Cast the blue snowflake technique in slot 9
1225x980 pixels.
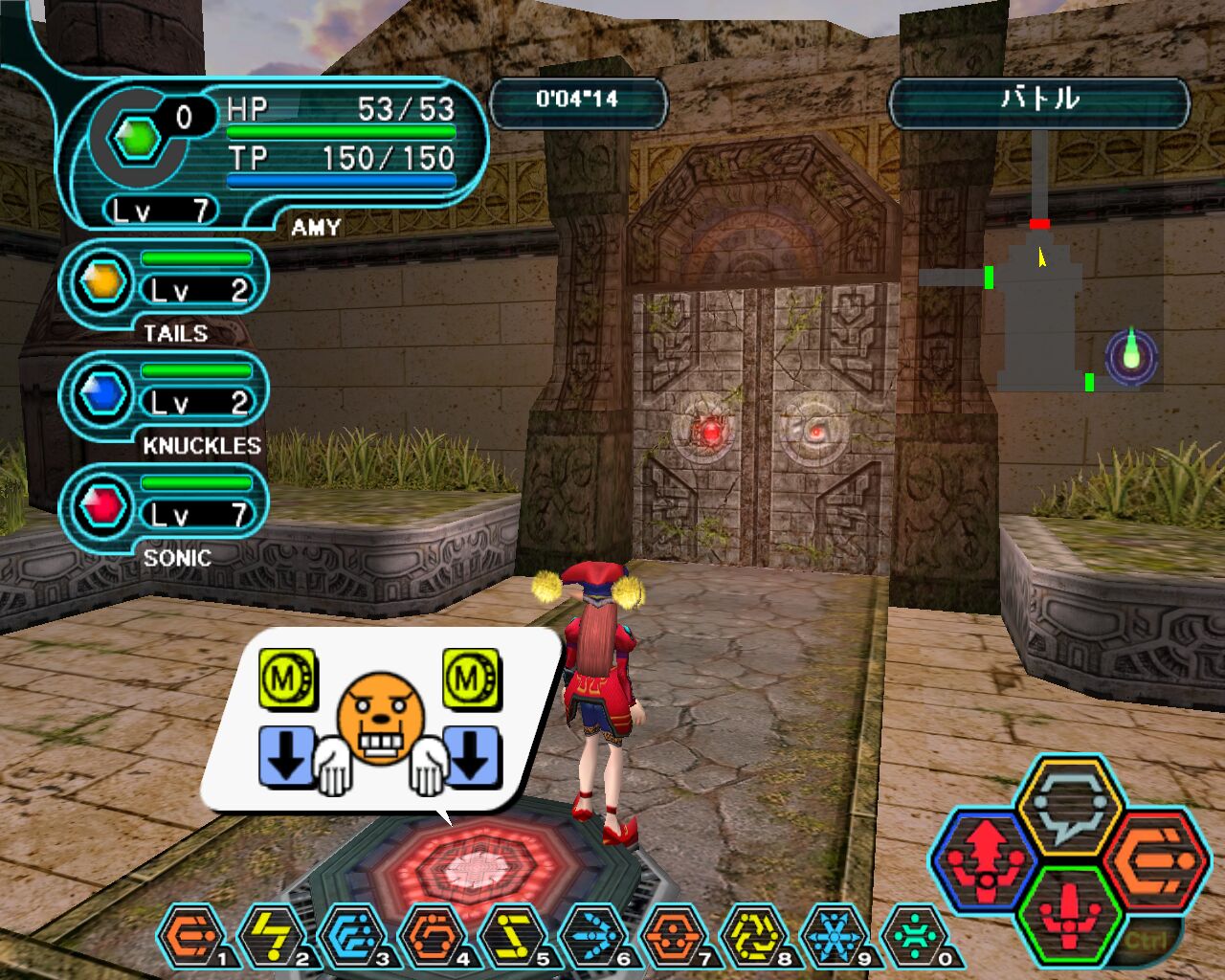[834, 936]
